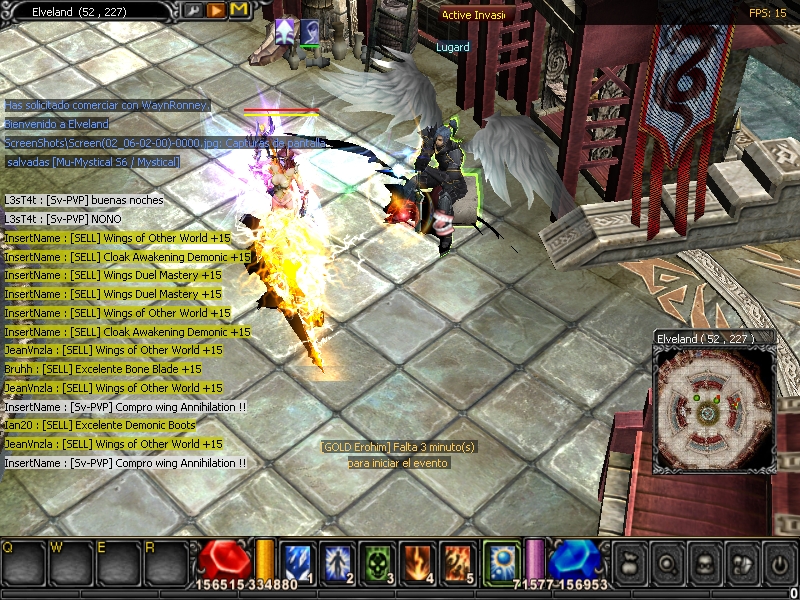Viewport: 800px width, 600px height.
Task: Open the character helmet button
Action: pyautogui.click(x=704, y=563)
